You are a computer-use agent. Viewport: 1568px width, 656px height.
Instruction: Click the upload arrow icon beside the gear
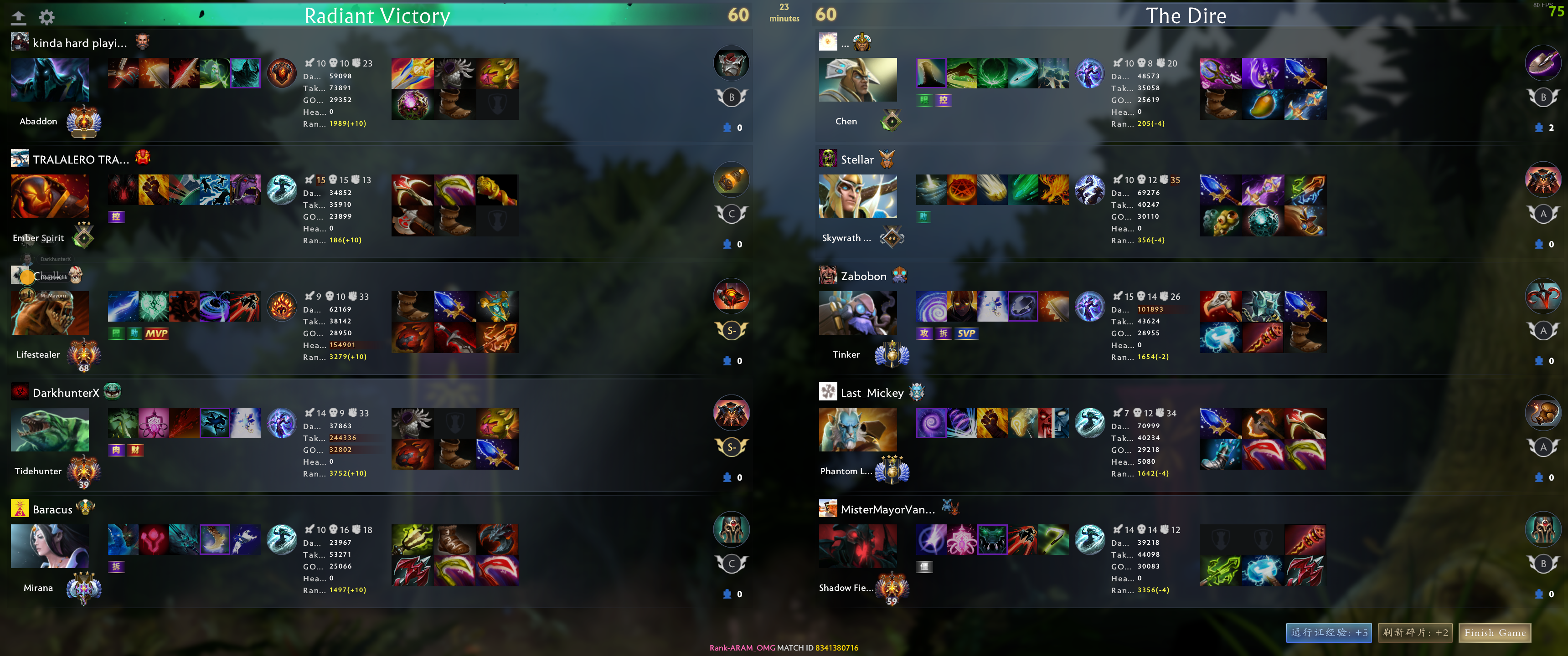click(x=18, y=17)
